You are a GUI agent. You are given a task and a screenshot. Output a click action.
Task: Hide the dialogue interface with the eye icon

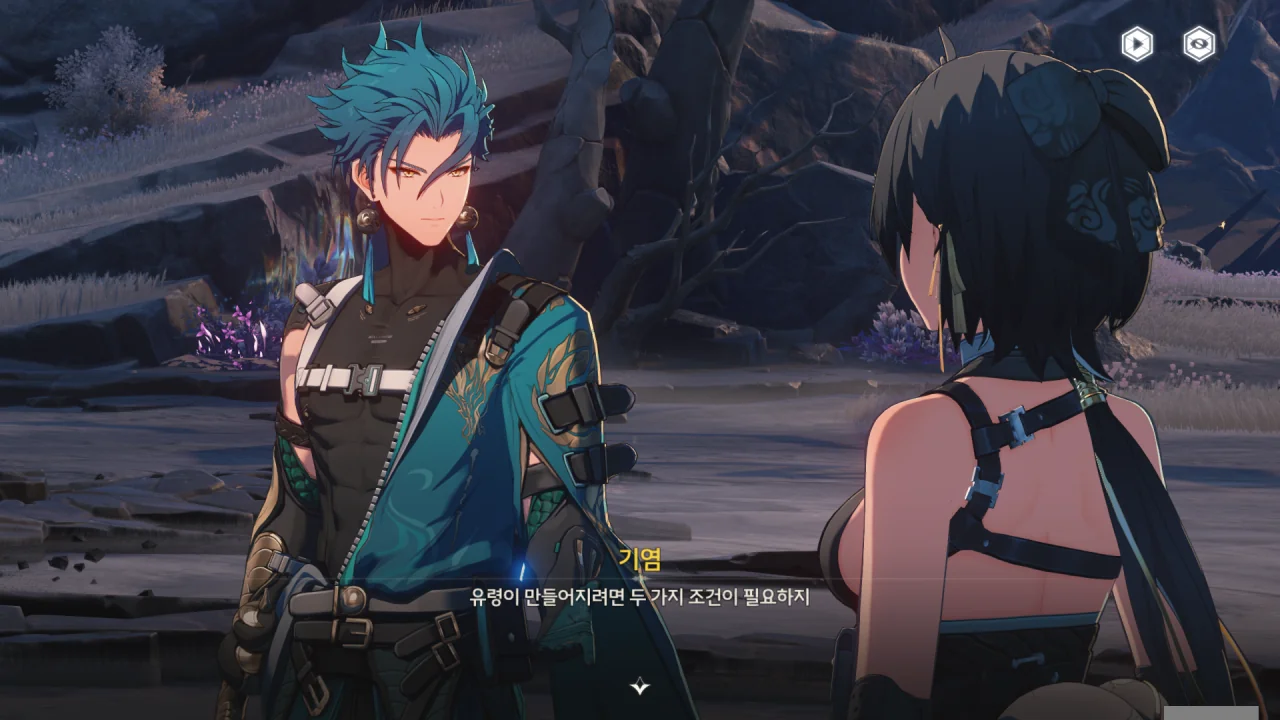click(1199, 44)
